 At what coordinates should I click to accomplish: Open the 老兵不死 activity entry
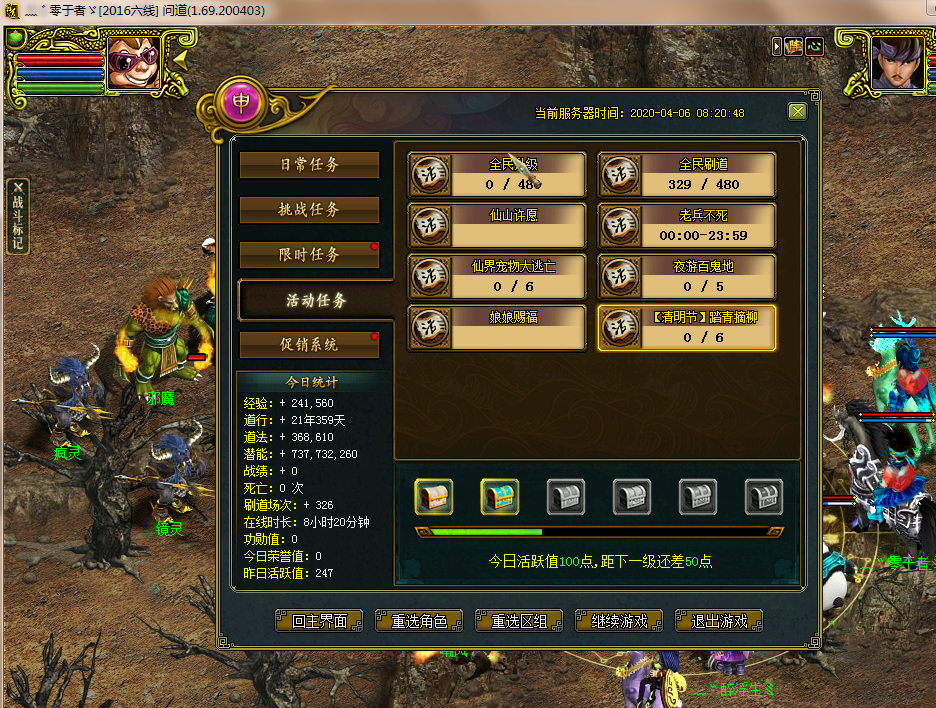(687, 224)
